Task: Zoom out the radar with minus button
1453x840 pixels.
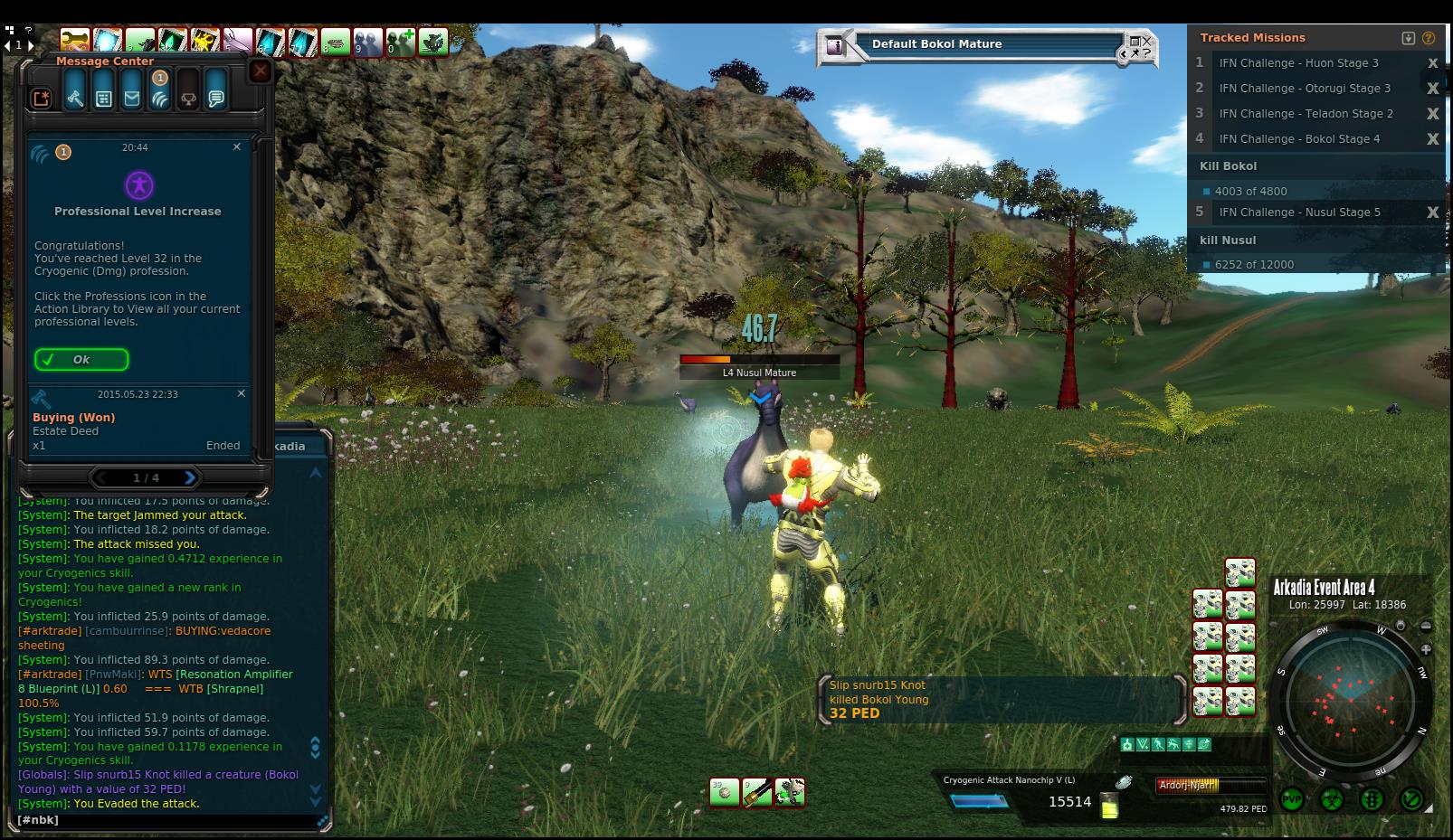Action: (x=1426, y=626)
